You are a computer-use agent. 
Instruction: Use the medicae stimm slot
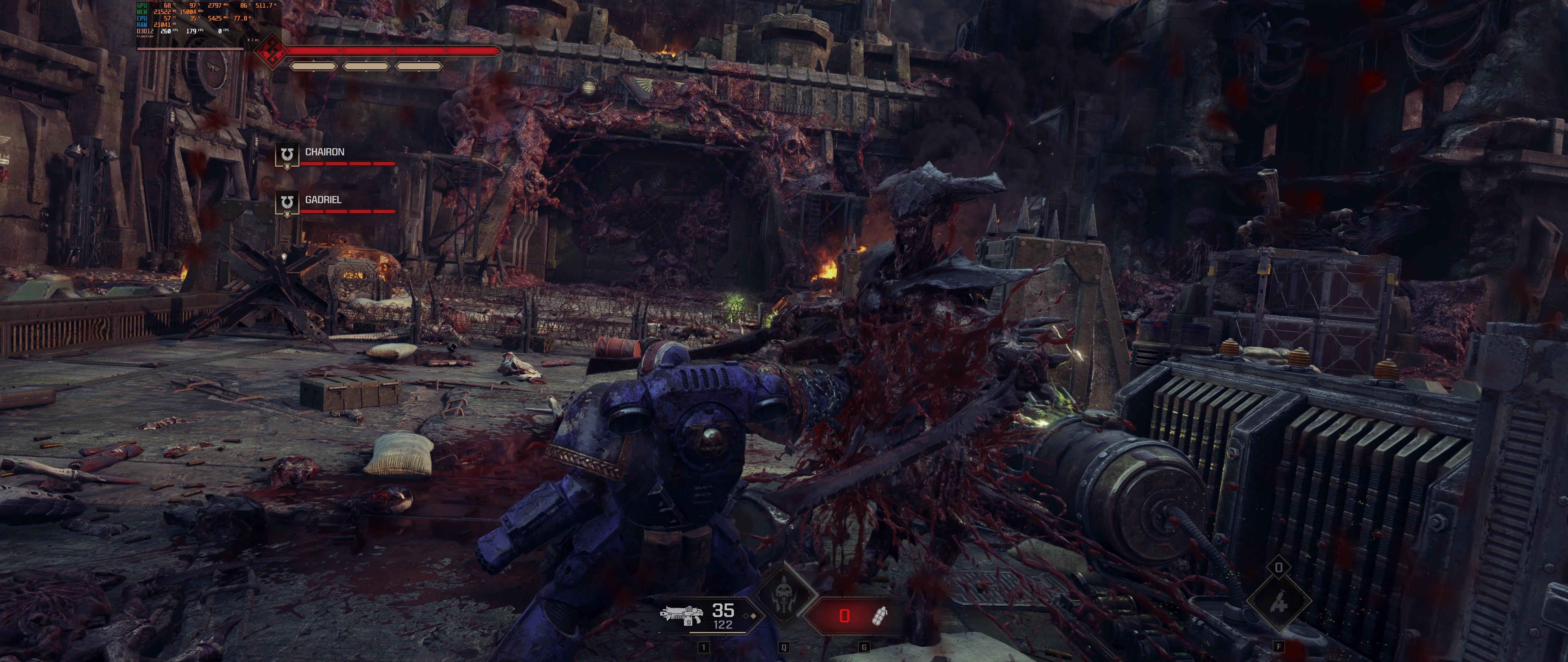[x=1278, y=602]
